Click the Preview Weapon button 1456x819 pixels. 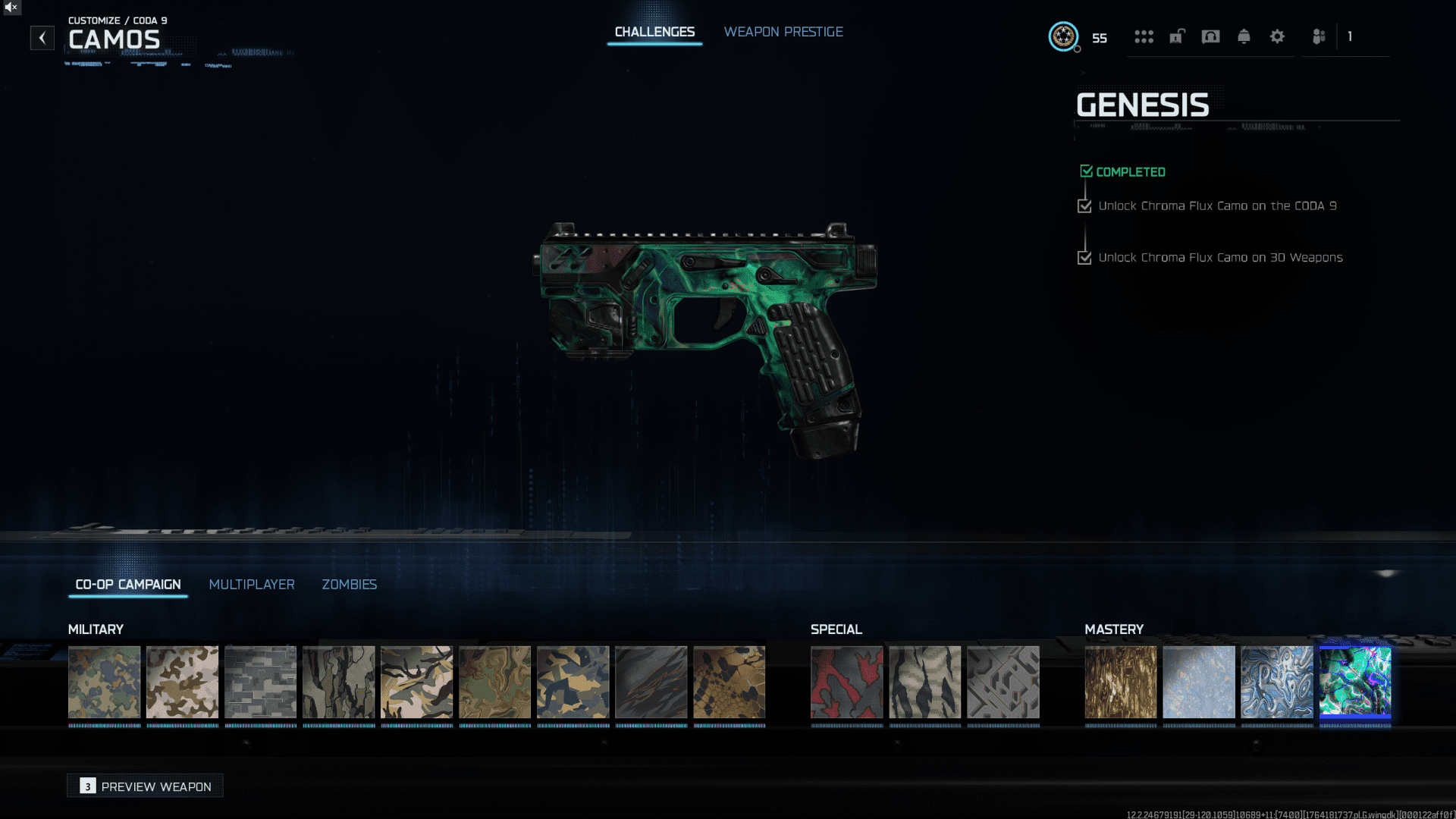146,786
